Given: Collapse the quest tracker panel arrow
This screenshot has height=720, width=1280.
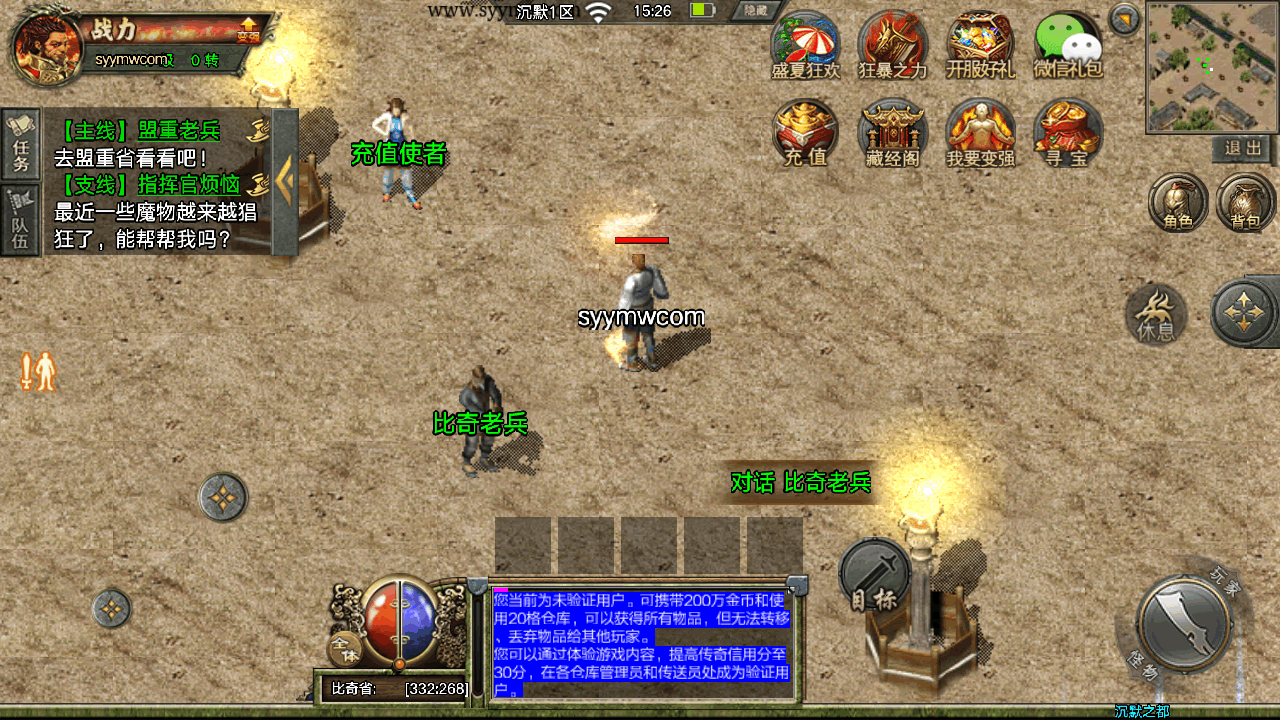Looking at the screenshot, I should [285, 181].
